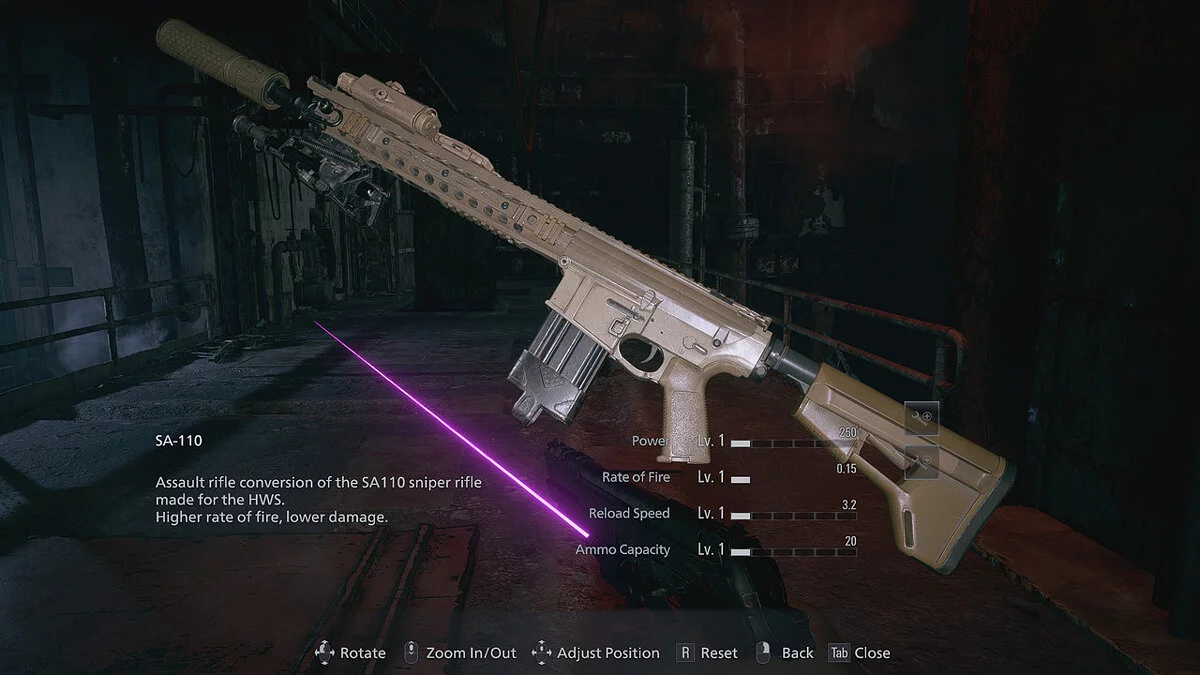This screenshot has height=675, width=1200.
Task: Select the wrench upgrade icon beside Power
Action: click(922, 416)
